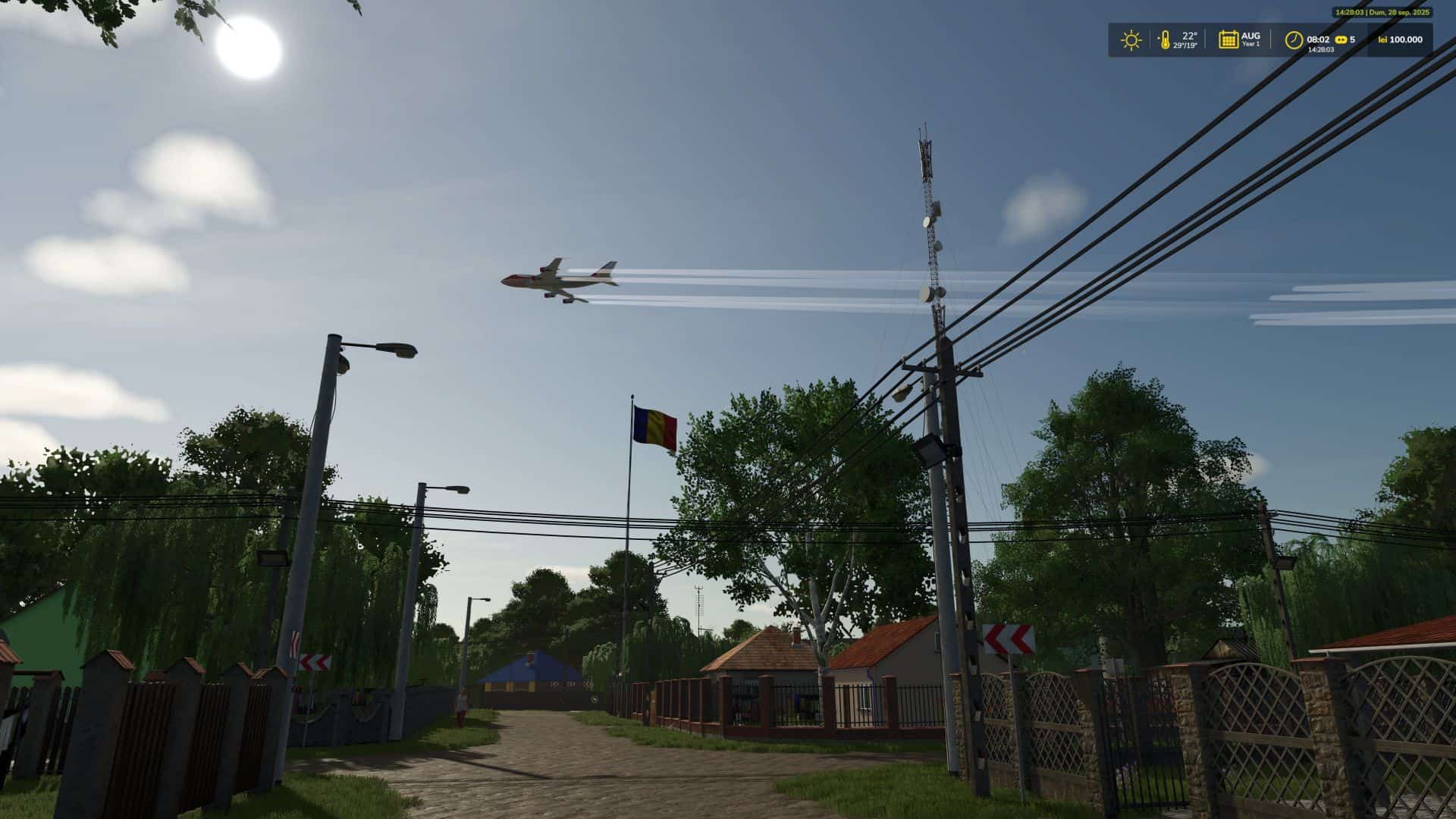Click the lei currency balance display
The height and width of the screenshot is (819, 1456).
1394,39
